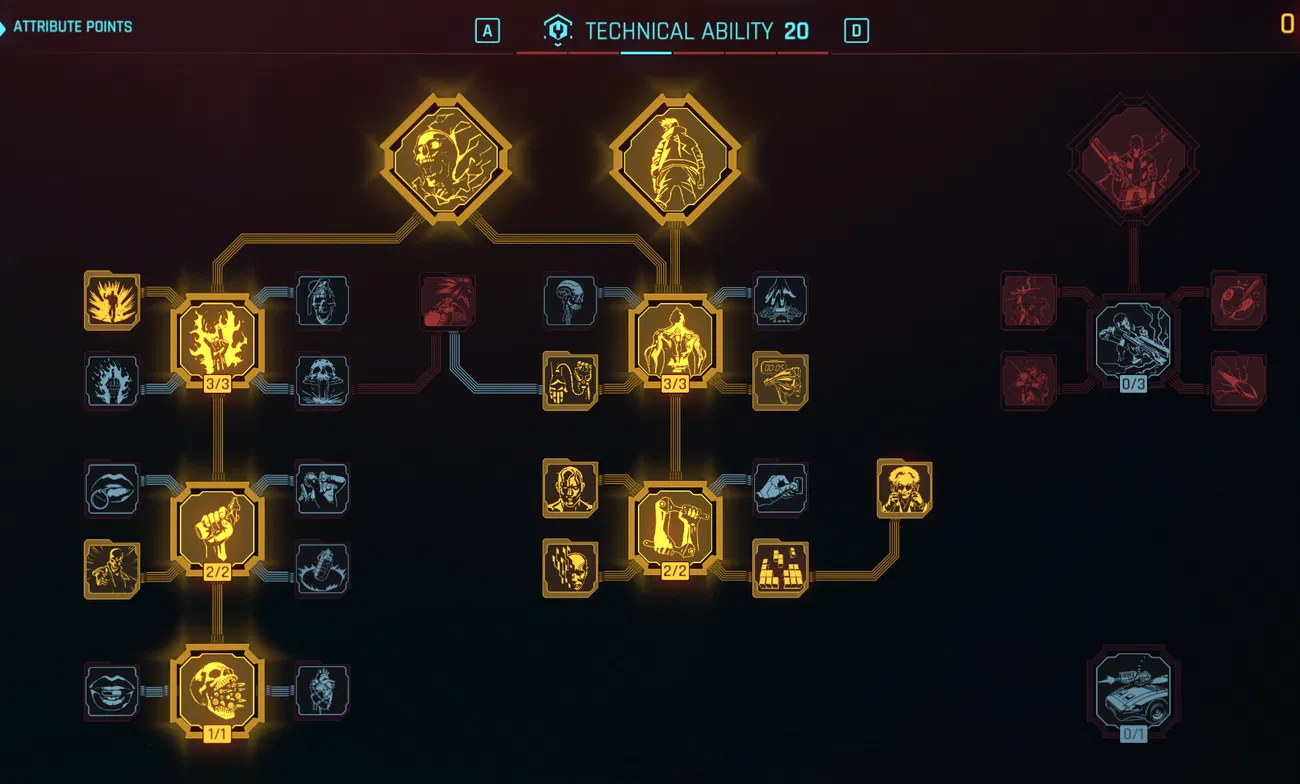
Task: Open the sniper rifle perk marked 0/3
Action: coord(1134,340)
